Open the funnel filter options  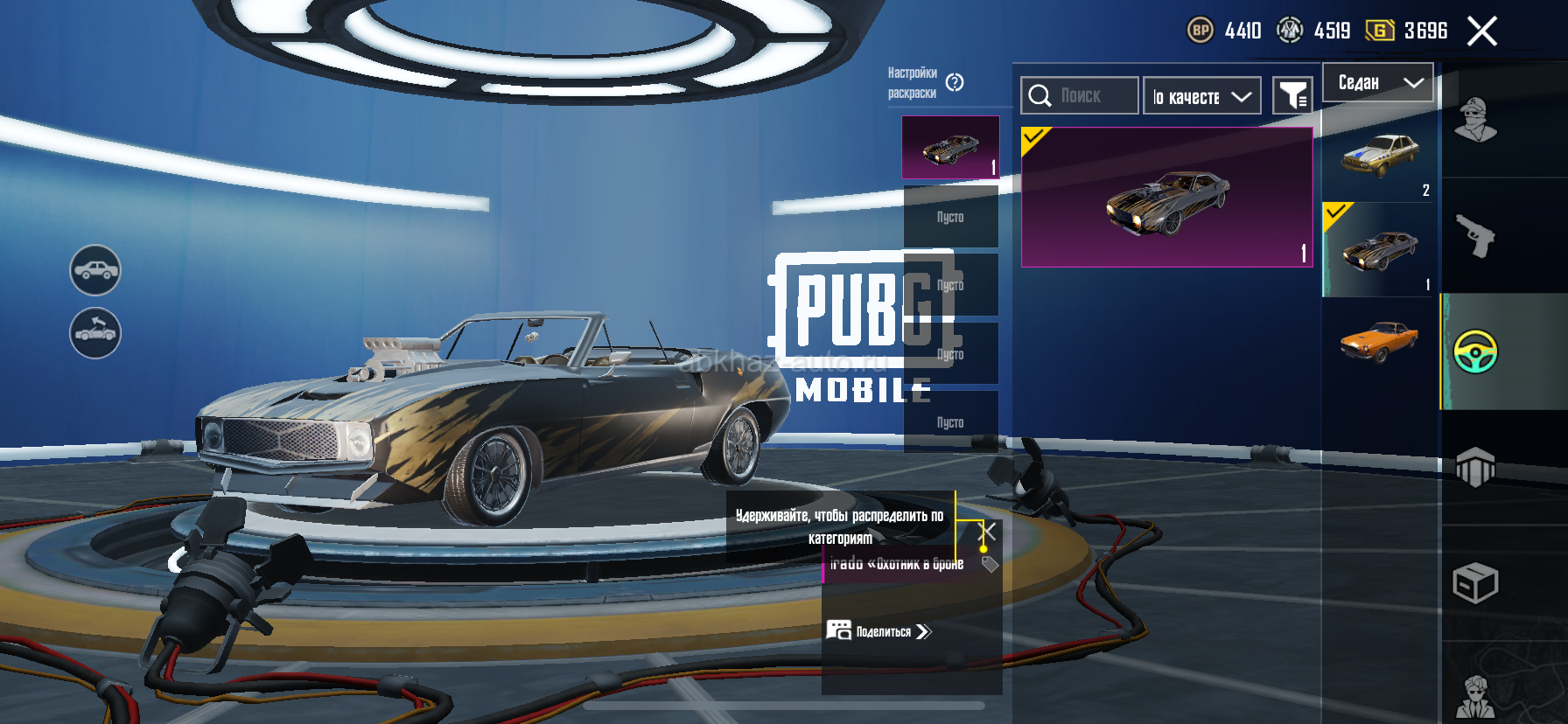1292,95
